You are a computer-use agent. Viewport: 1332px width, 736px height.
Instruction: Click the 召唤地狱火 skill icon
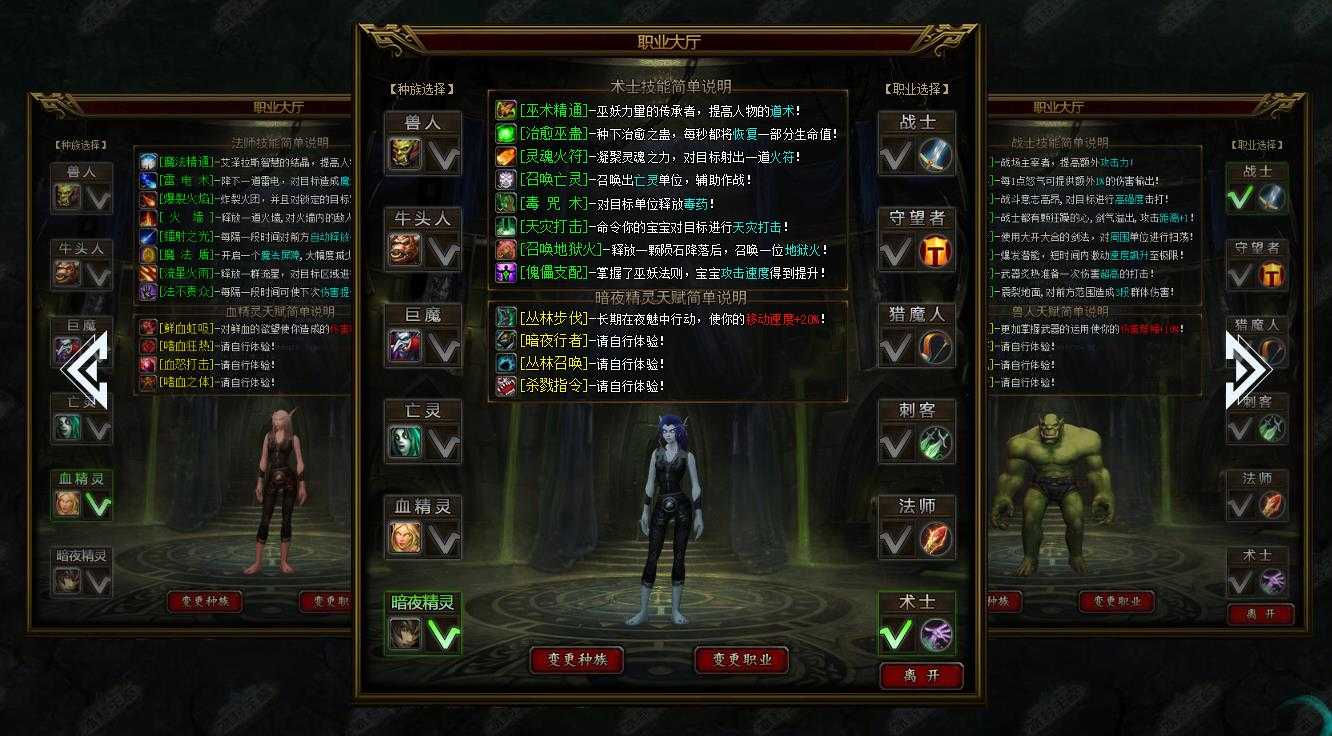506,251
